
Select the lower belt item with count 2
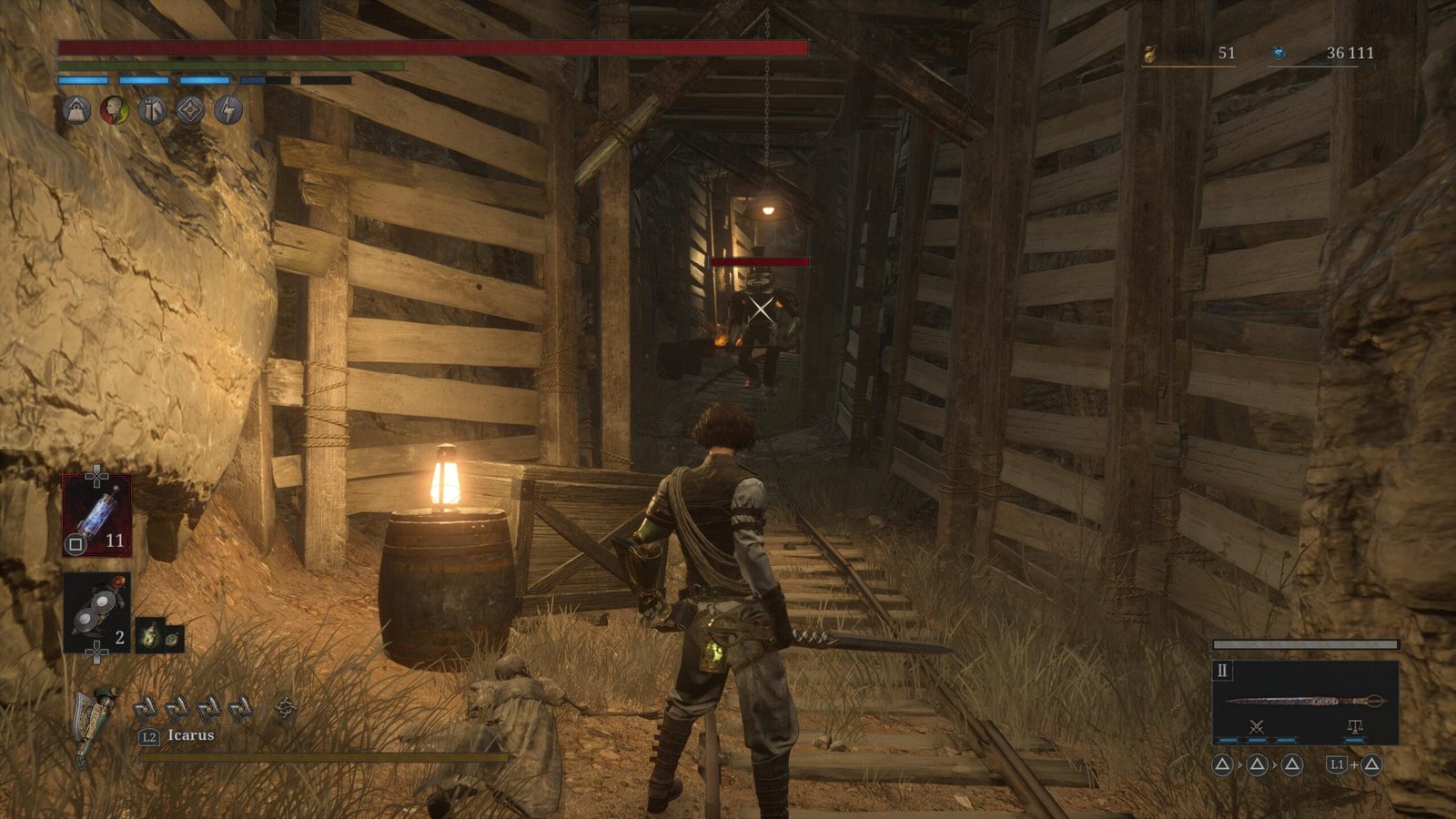pos(96,613)
